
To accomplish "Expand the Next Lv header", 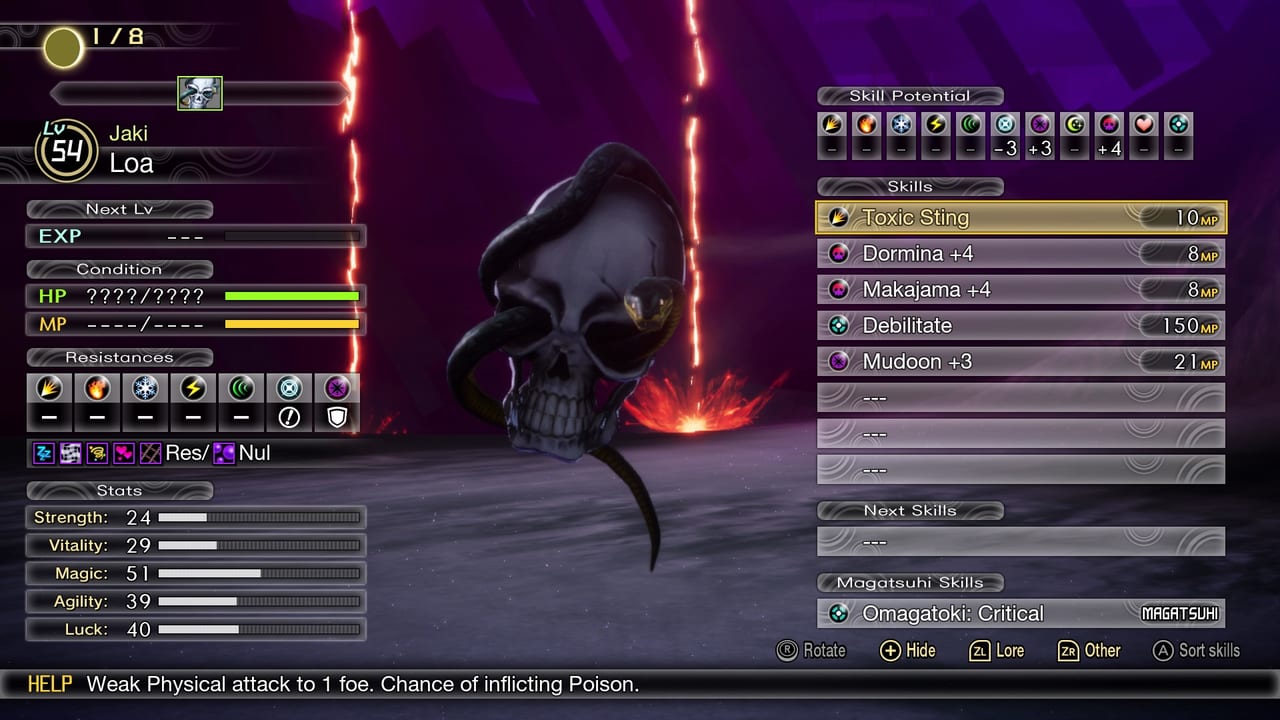I will (119, 209).
